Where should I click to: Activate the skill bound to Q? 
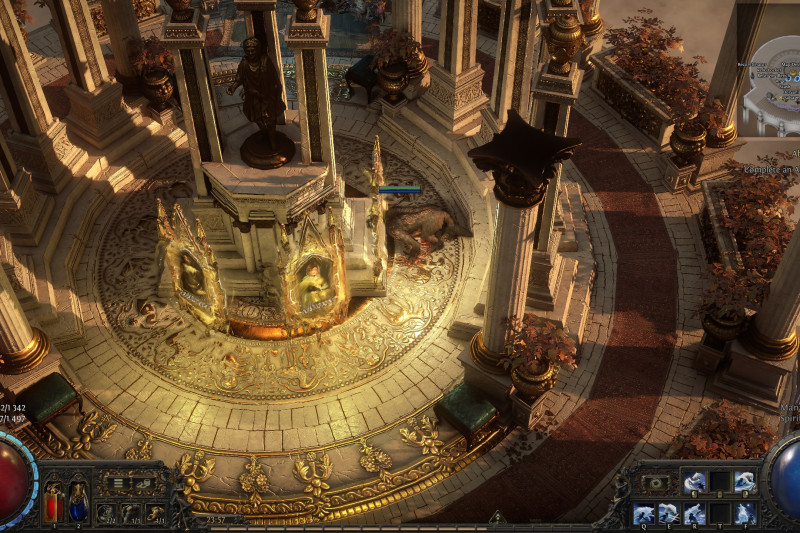click(x=644, y=514)
